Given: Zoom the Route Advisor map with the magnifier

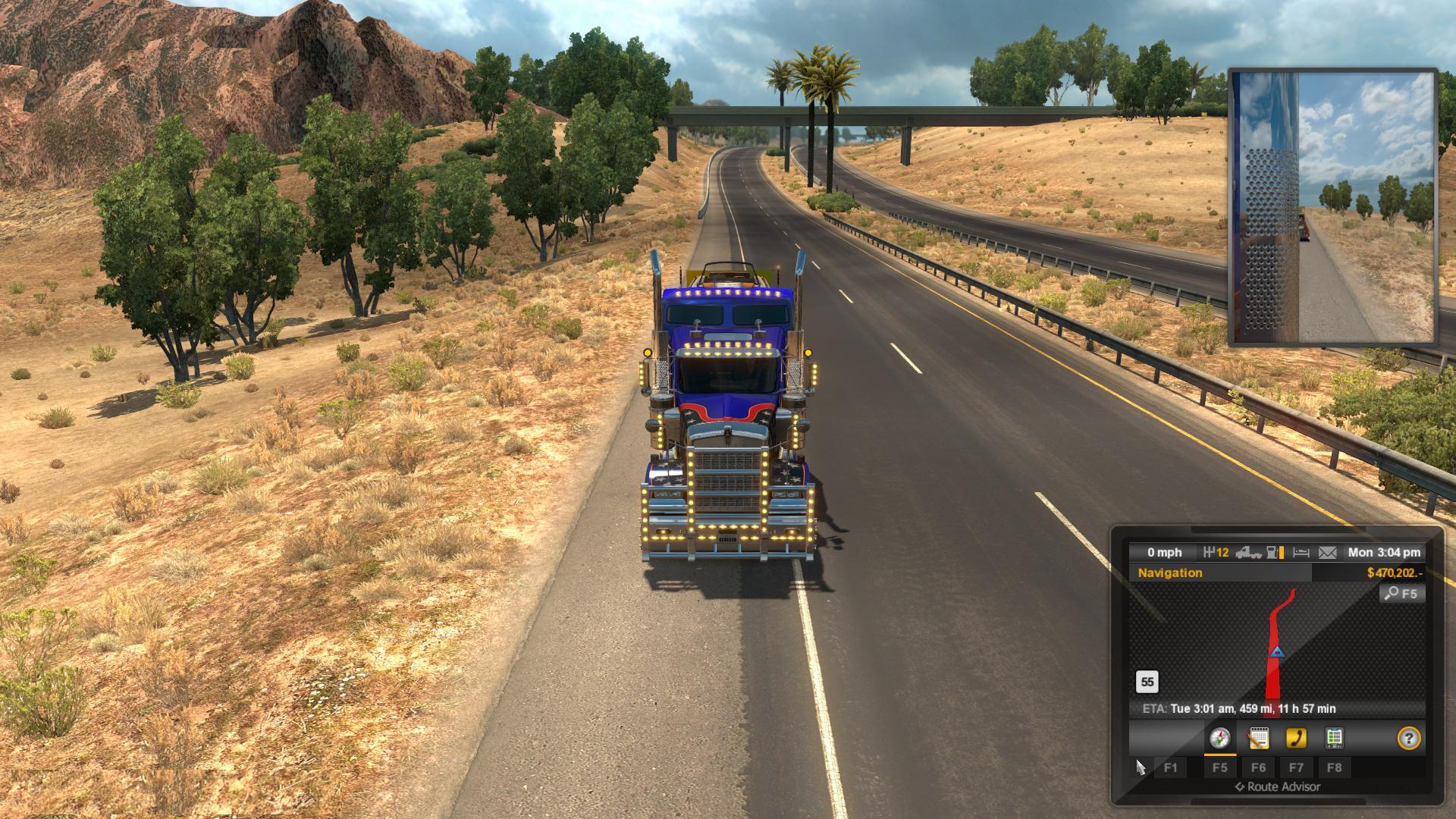Looking at the screenshot, I should coord(1401,594).
